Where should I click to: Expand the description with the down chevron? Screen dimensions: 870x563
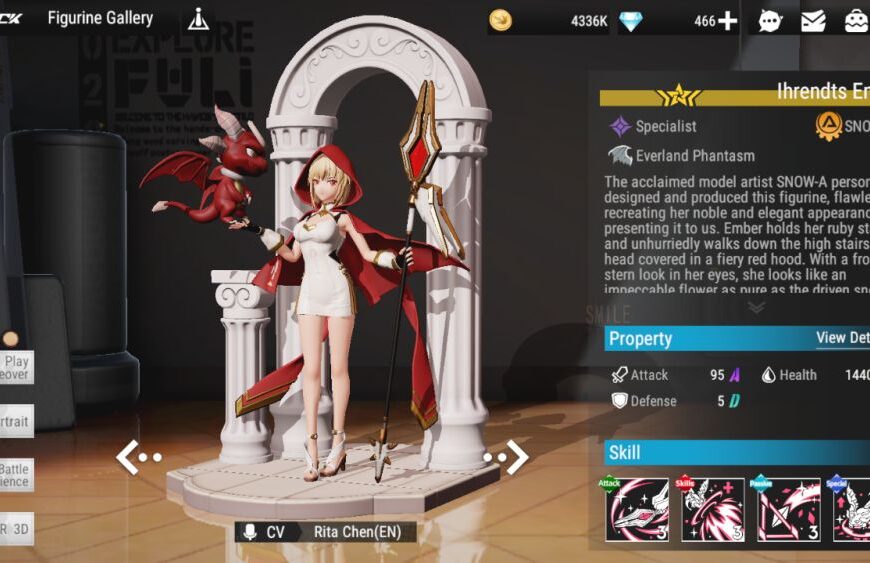pyautogui.click(x=757, y=308)
